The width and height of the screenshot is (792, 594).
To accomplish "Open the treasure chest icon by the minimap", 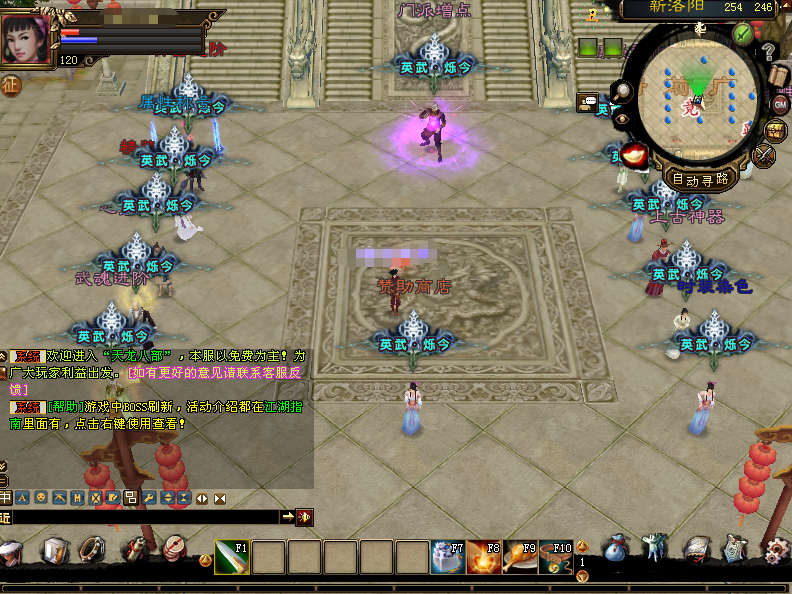I will 775,131.
